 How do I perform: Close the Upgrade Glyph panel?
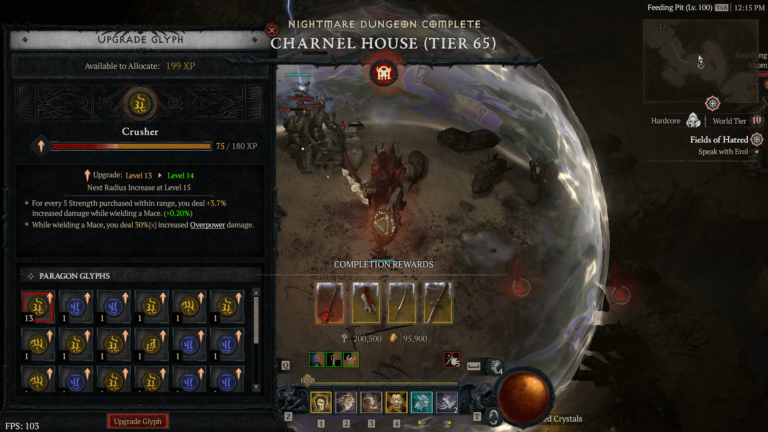272,31
